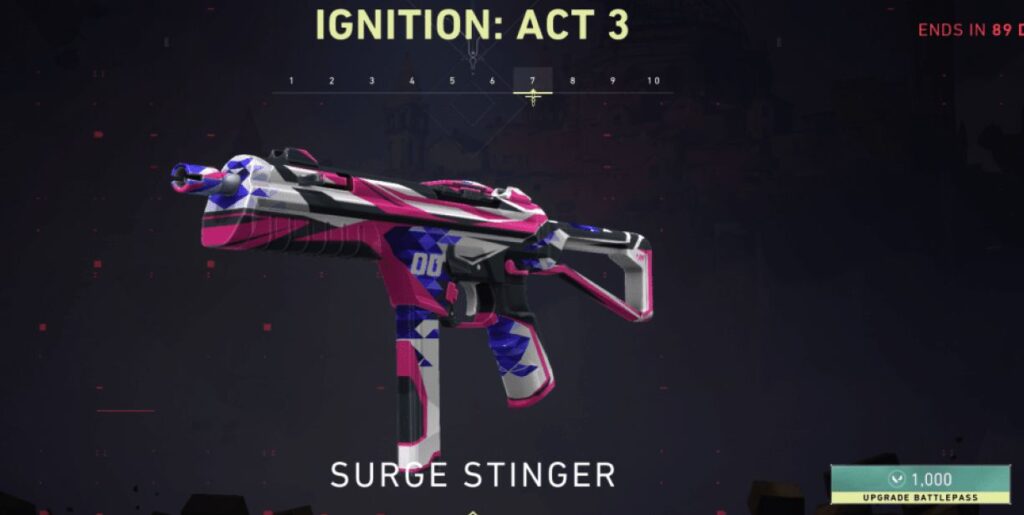
Task: Go to battlepass tier 4
Action: [x=412, y=81]
